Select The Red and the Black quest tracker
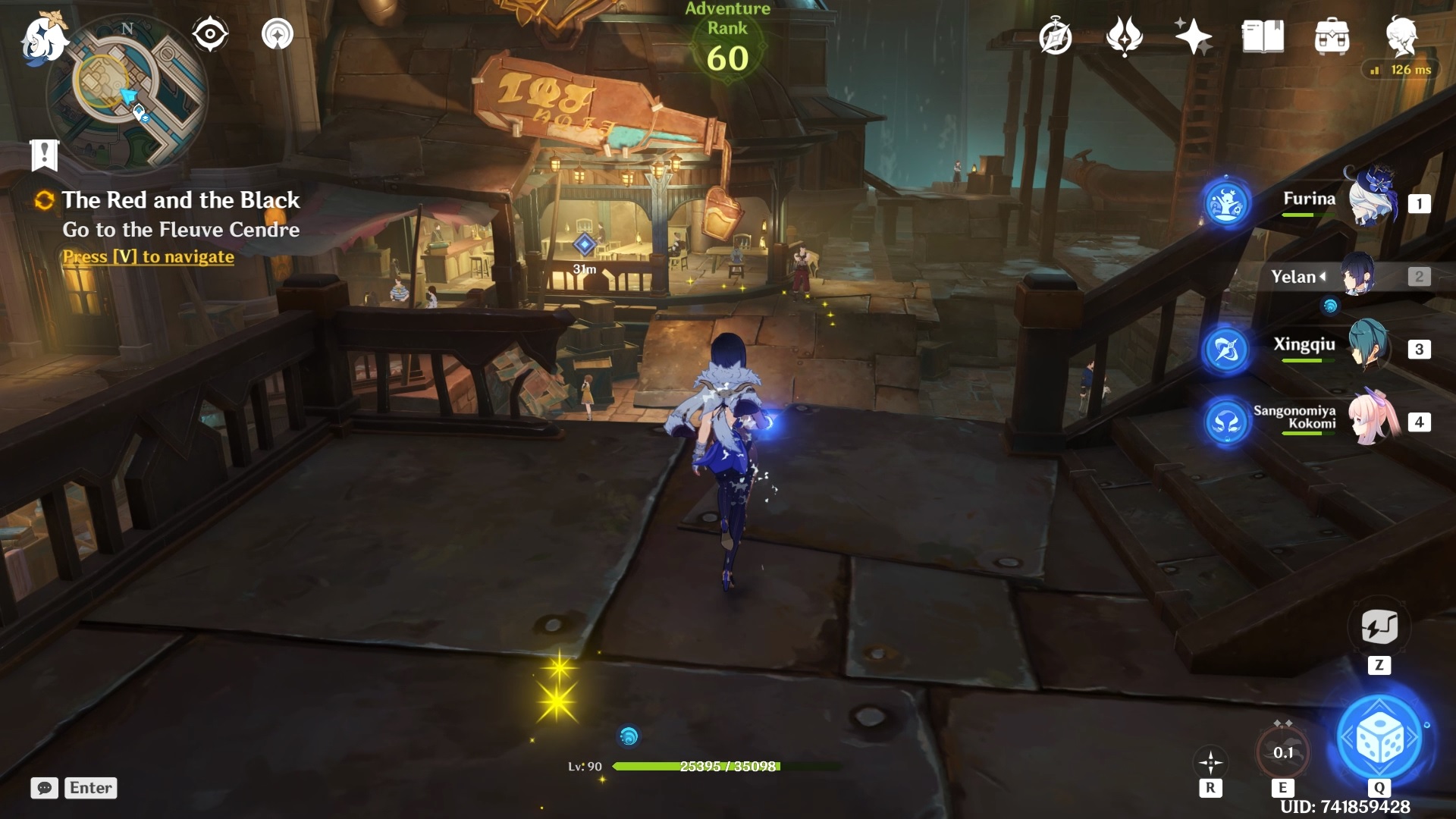This screenshot has height=819, width=1456. coord(180,200)
